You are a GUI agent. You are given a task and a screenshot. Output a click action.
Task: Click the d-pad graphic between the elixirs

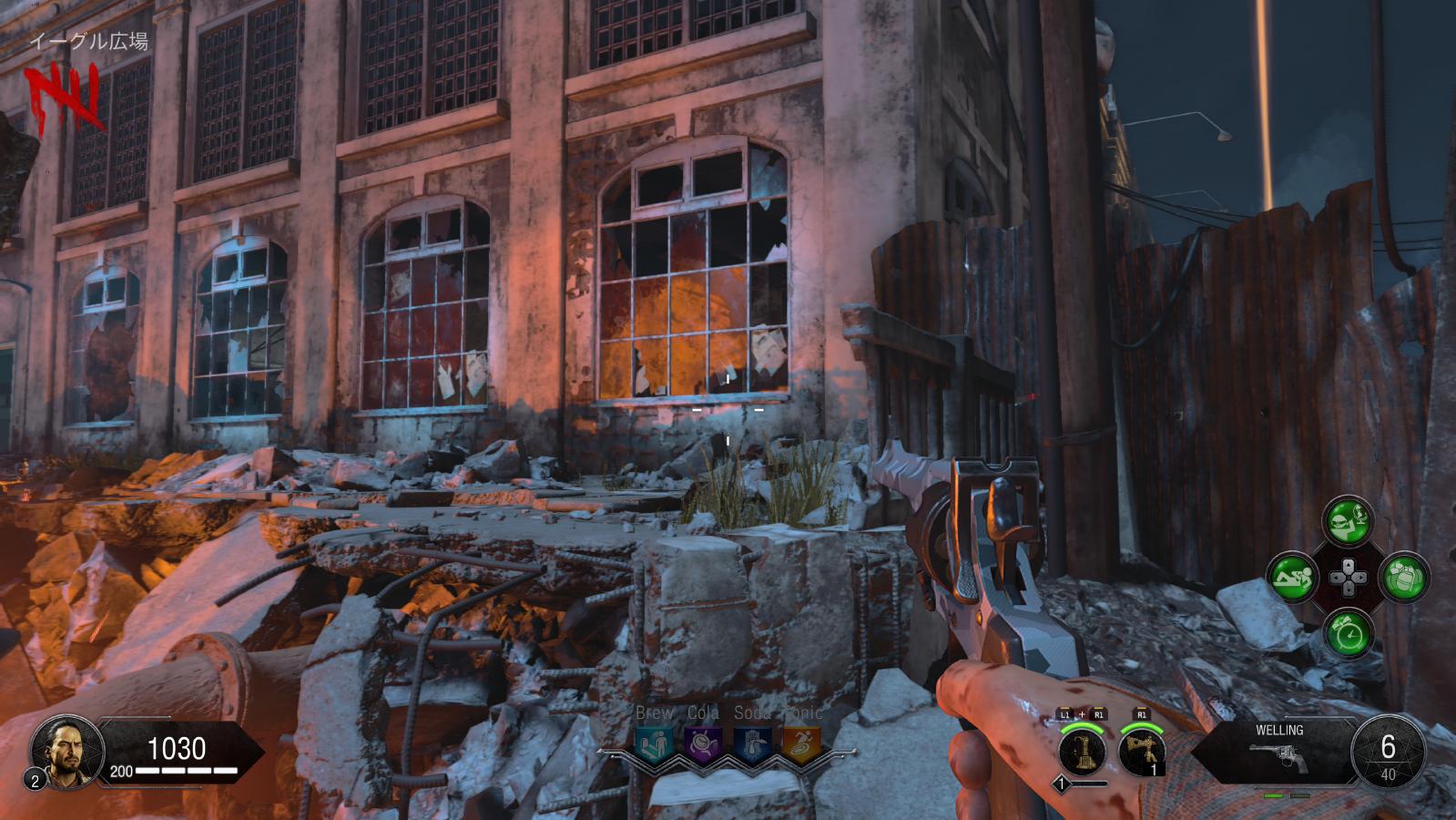1348,577
